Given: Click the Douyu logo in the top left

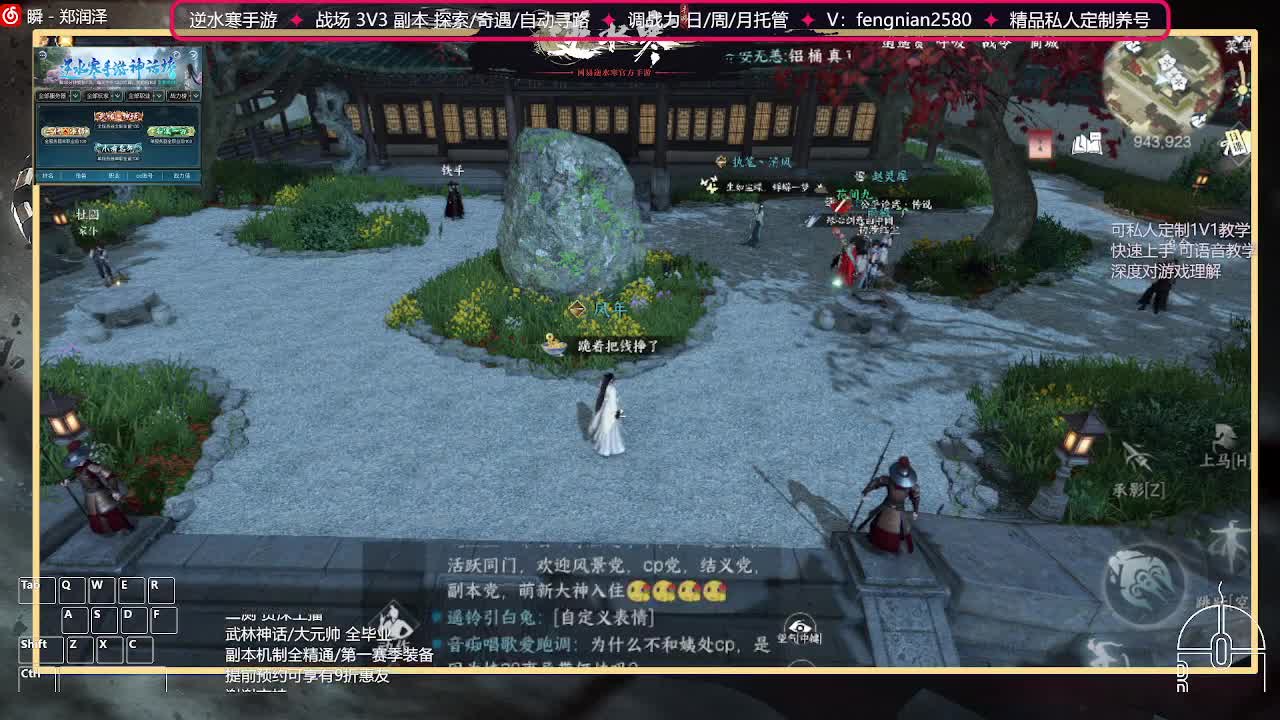Looking at the screenshot, I should point(10,12).
